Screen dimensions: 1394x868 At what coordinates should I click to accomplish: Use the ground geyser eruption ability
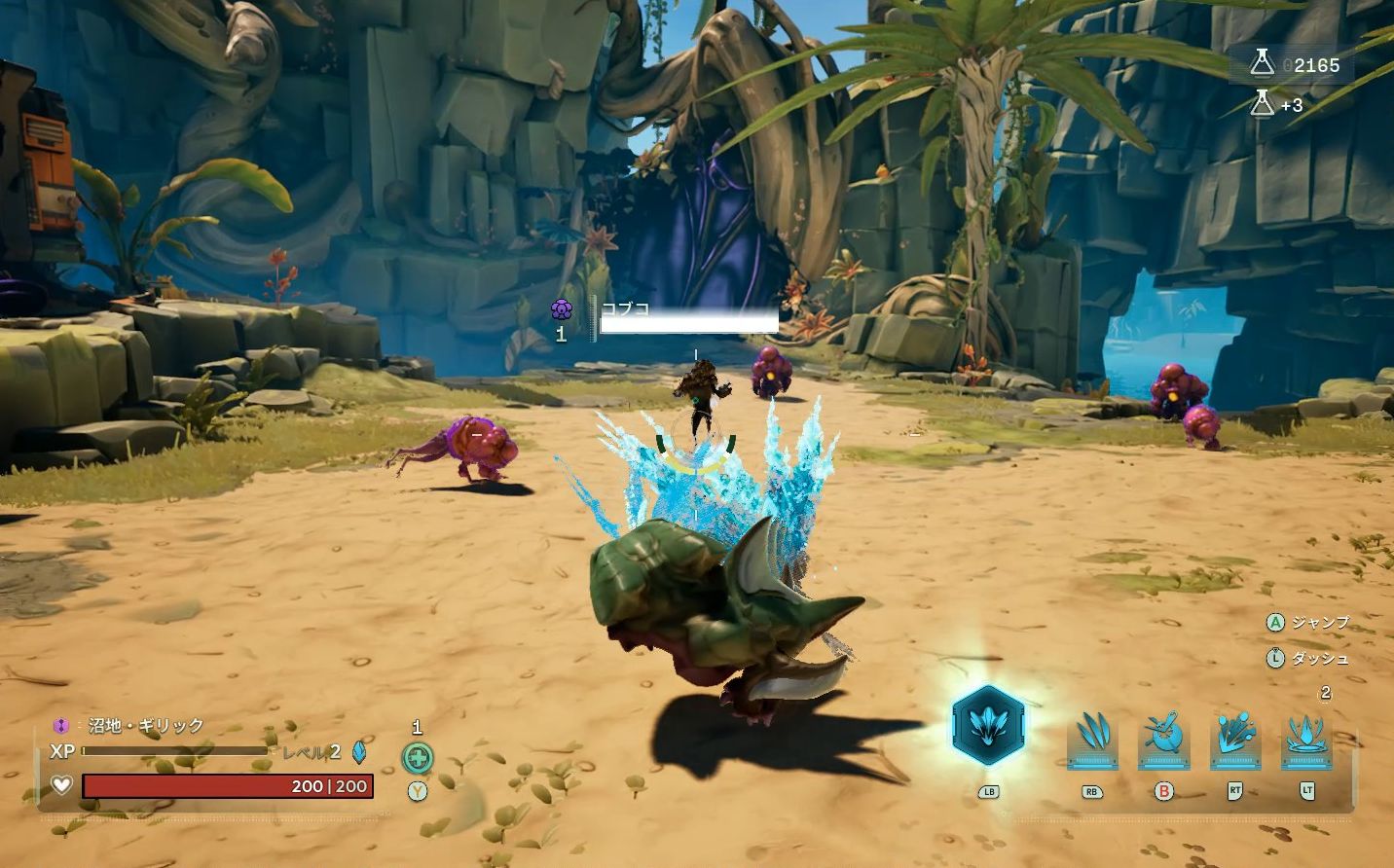1306,738
